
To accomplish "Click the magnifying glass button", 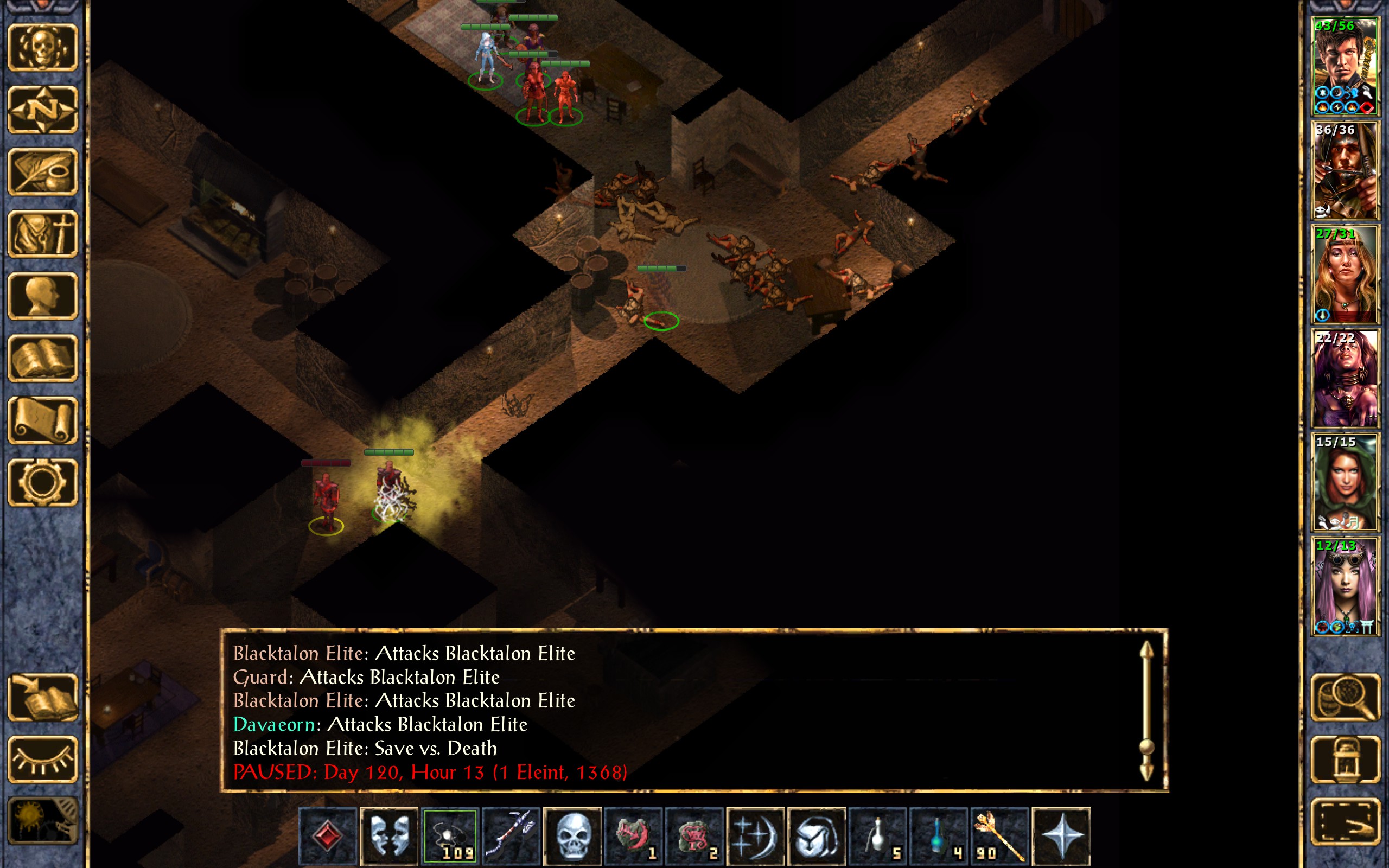I will [x=1346, y=698].
